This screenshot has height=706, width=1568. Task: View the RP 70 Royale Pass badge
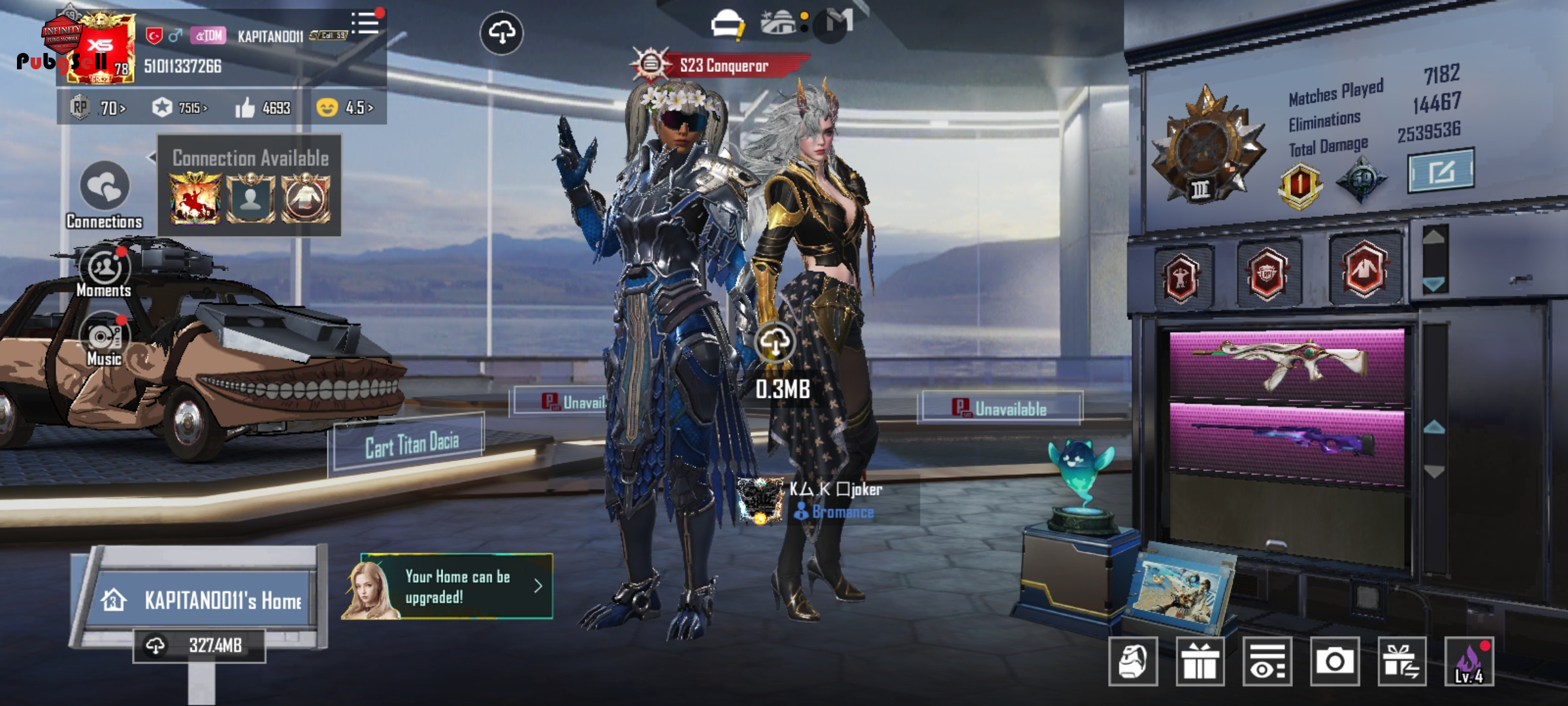(x=99, y=108)
